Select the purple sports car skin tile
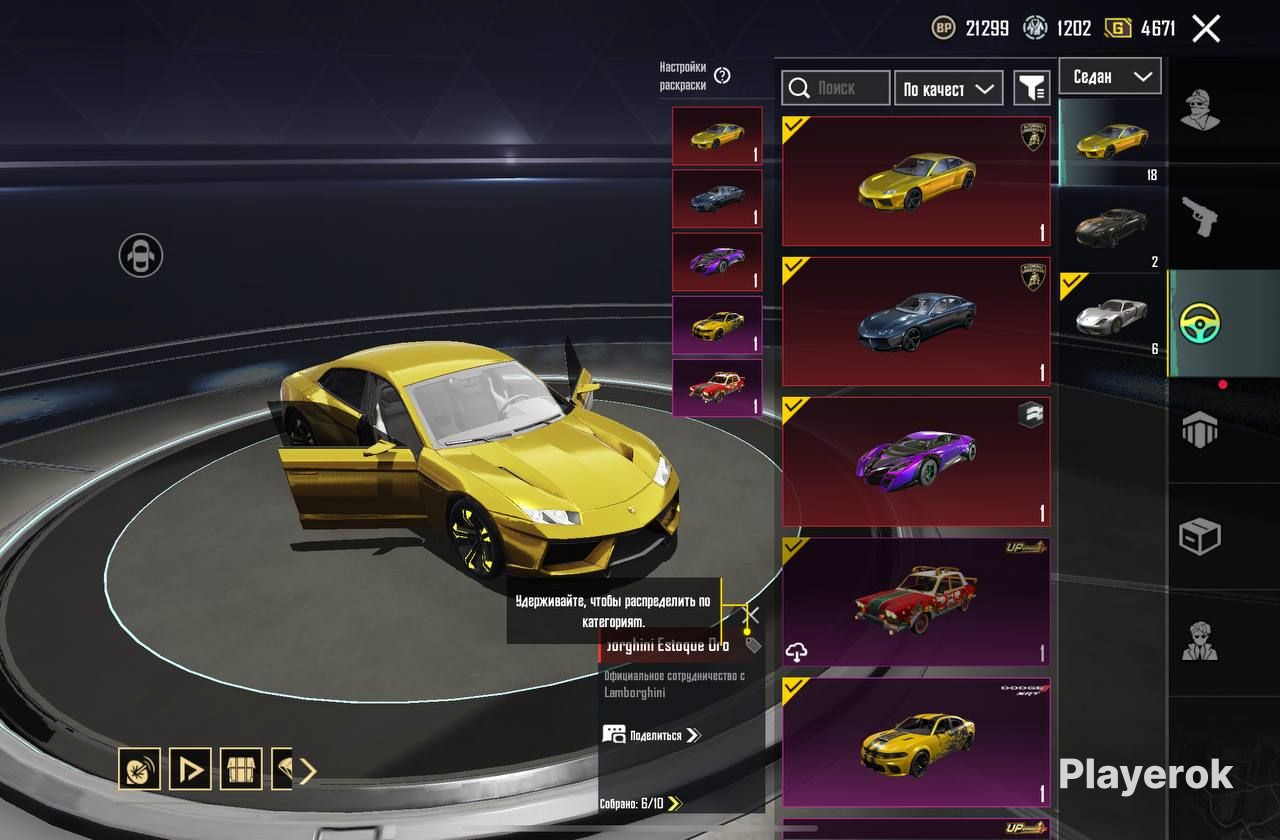The image size is (1280, 840). (x=915, y=461)
